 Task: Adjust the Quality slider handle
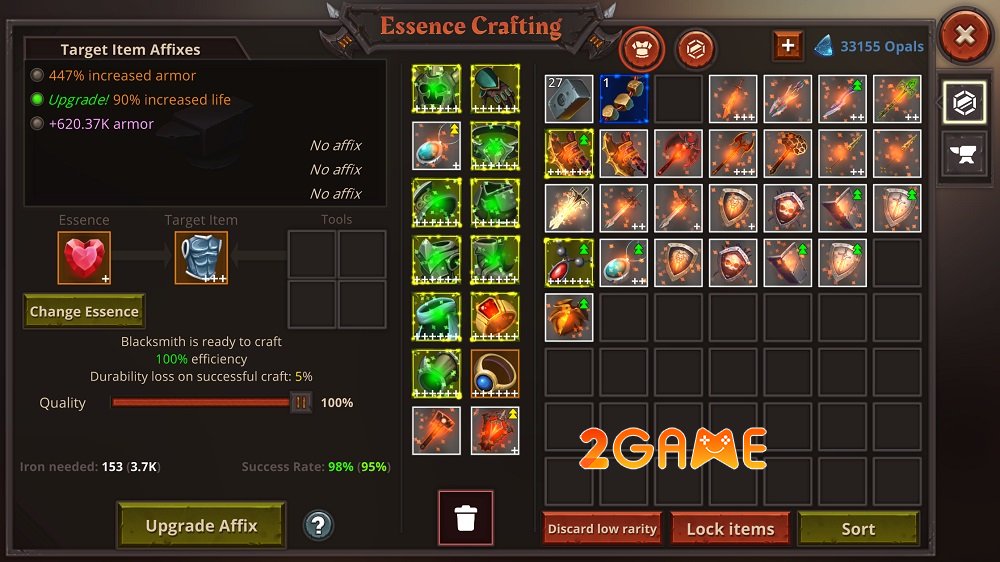tap(301, 403)
